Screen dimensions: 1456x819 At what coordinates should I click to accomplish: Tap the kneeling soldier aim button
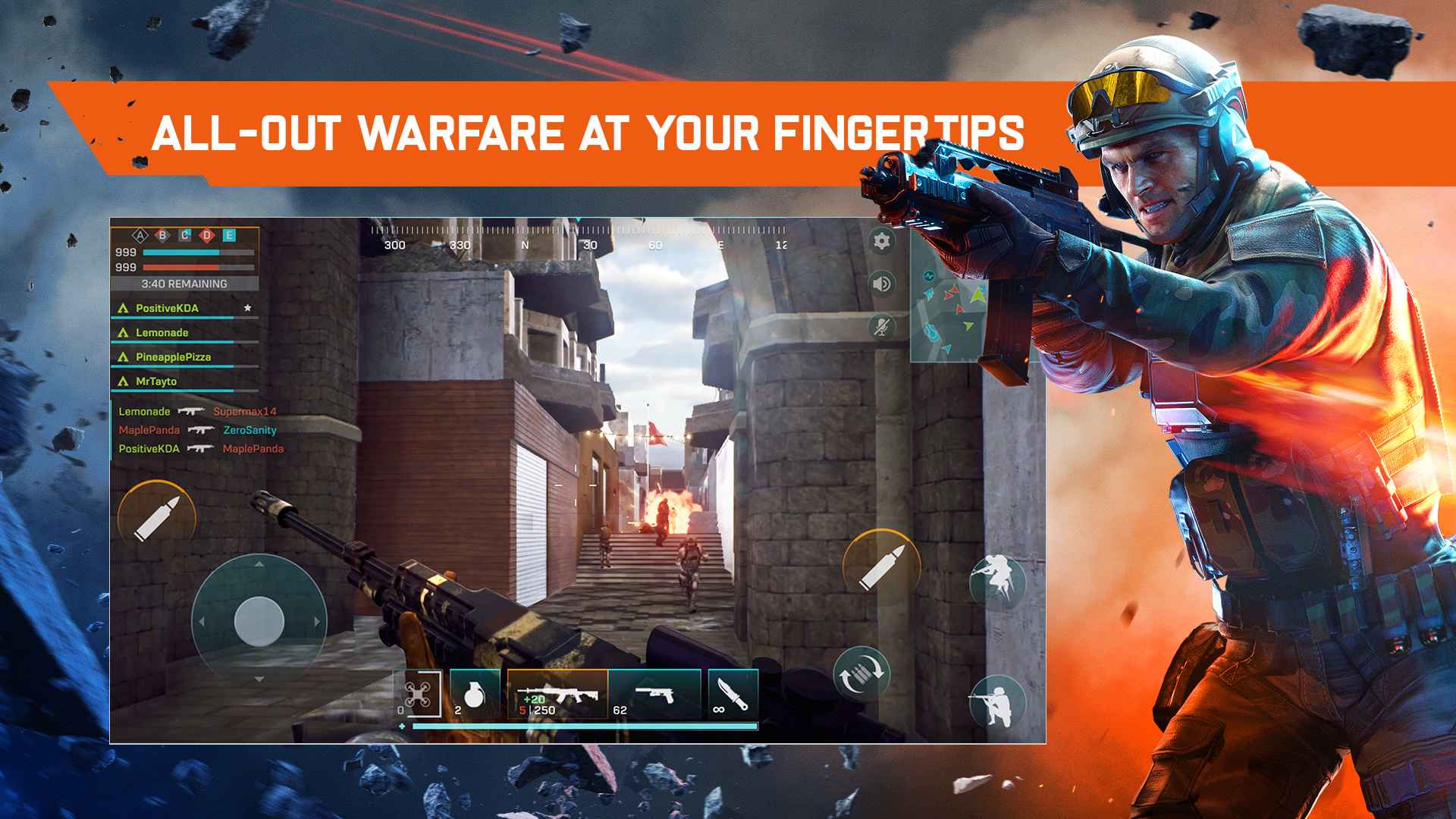click(x=996, y=701)
